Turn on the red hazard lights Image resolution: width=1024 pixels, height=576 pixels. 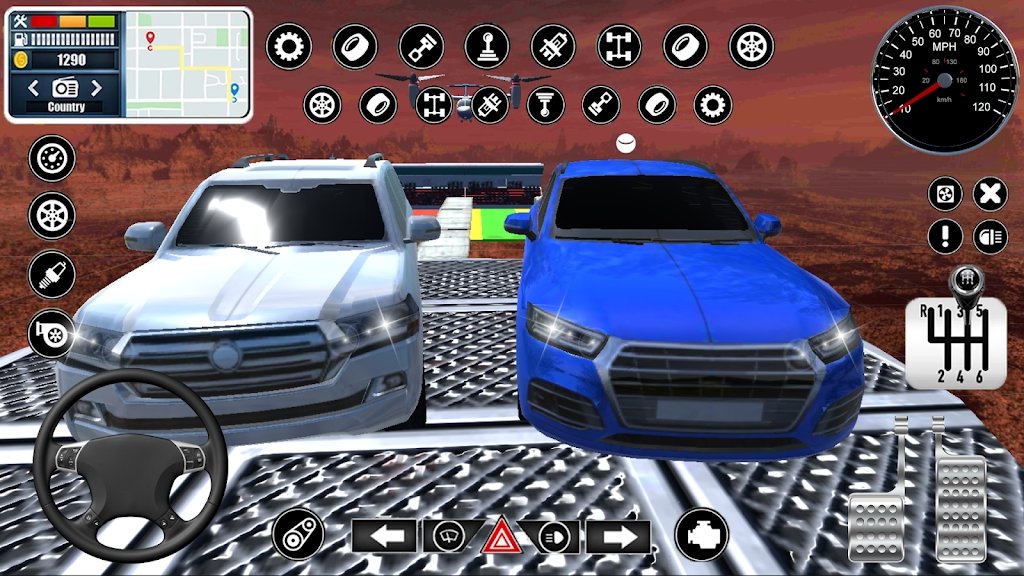tap(500, 538)
